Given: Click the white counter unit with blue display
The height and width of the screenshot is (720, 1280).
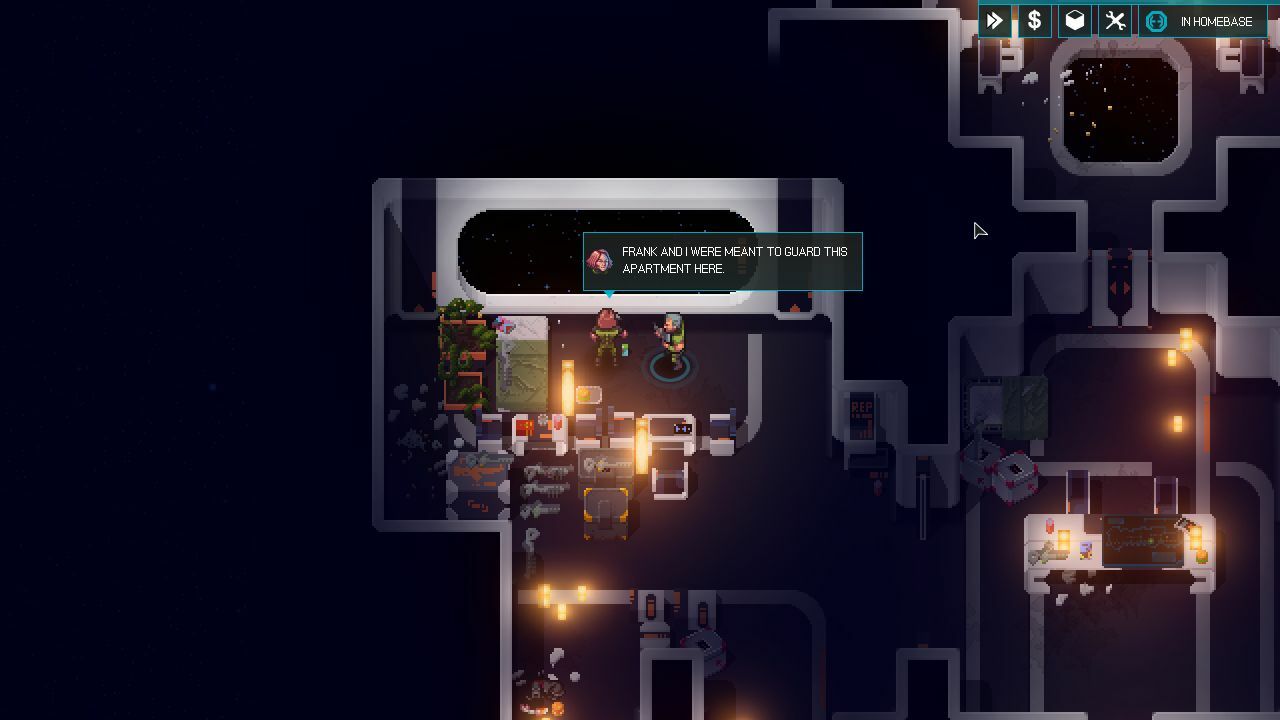Looking at the screenshot, I should coord(682,429).
